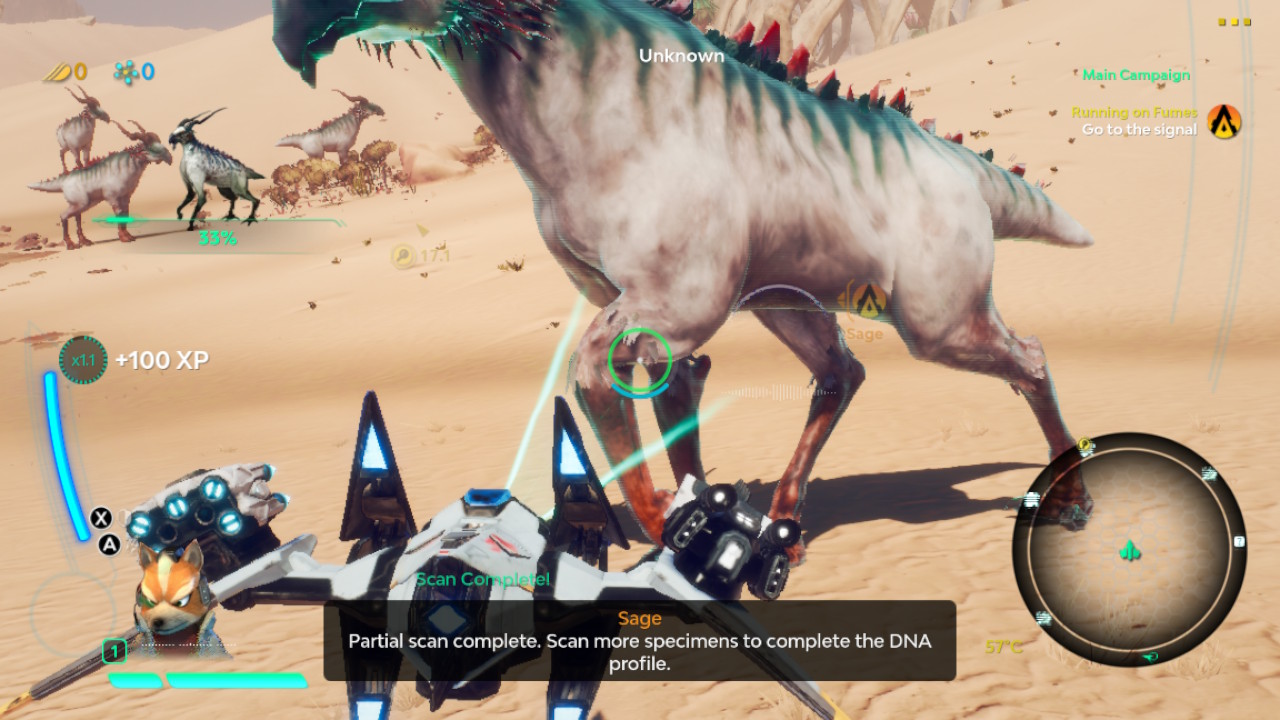
Task: Click the yellow nova currency icon
Action: pyautogui.click(x=56, y=72)
